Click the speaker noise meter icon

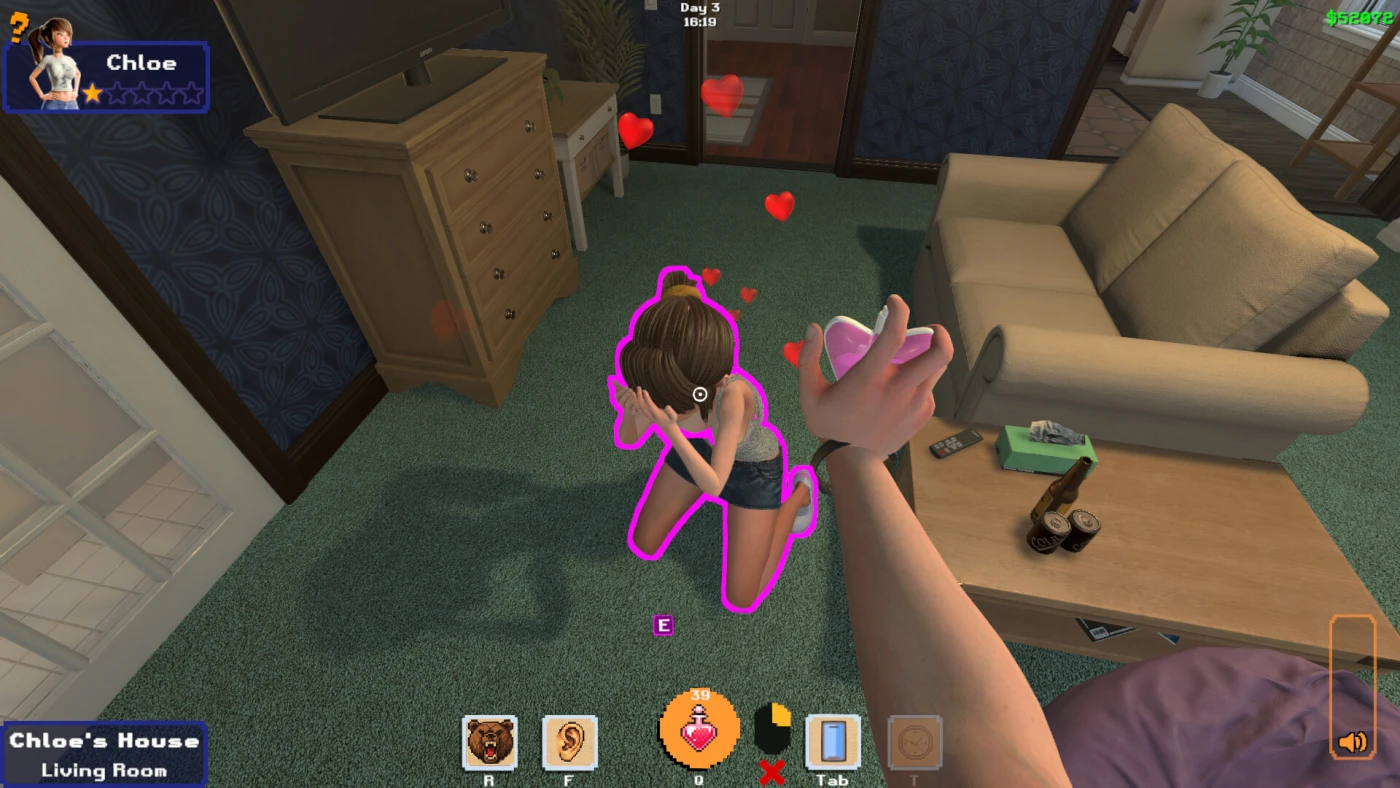point(1352,742)
